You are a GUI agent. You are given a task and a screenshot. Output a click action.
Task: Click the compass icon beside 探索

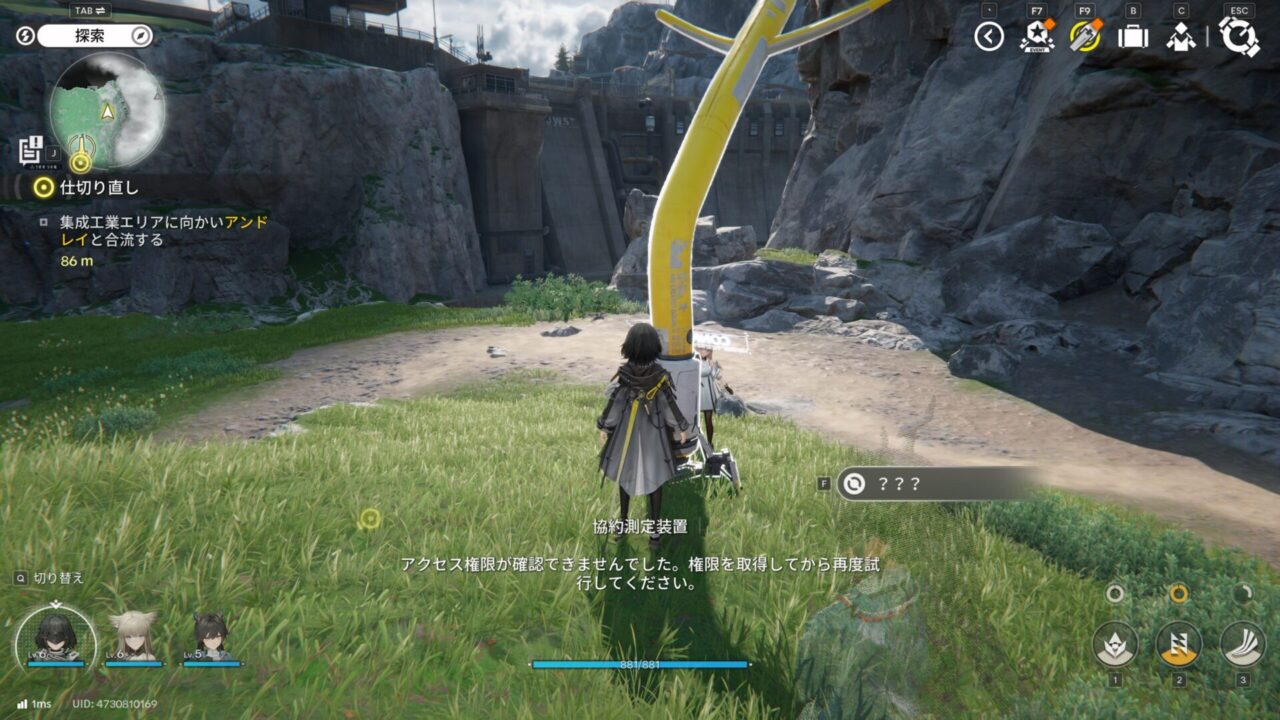[x=141, y=36]
